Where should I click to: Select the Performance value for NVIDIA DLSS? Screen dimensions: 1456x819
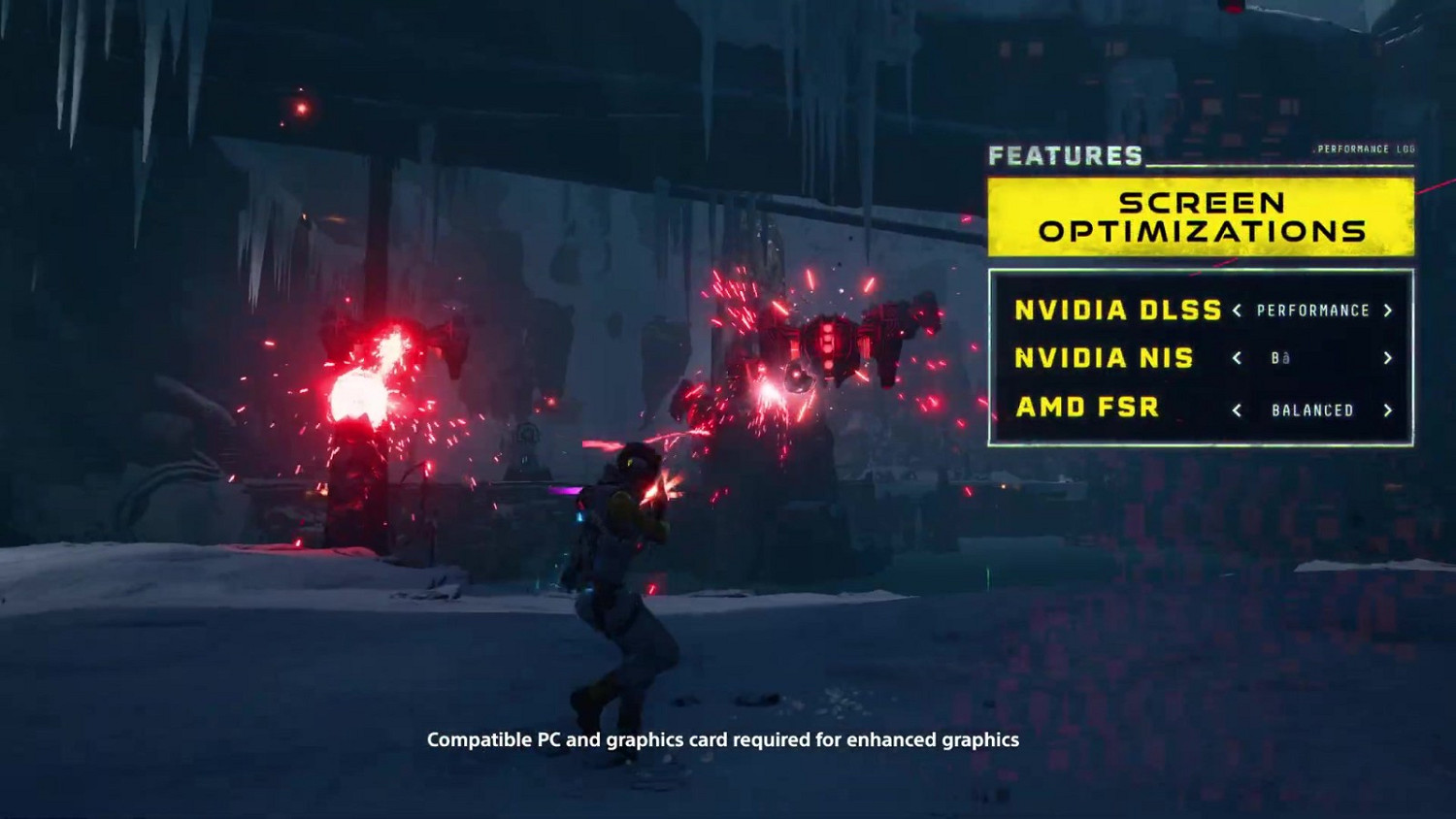point(1313,311)
